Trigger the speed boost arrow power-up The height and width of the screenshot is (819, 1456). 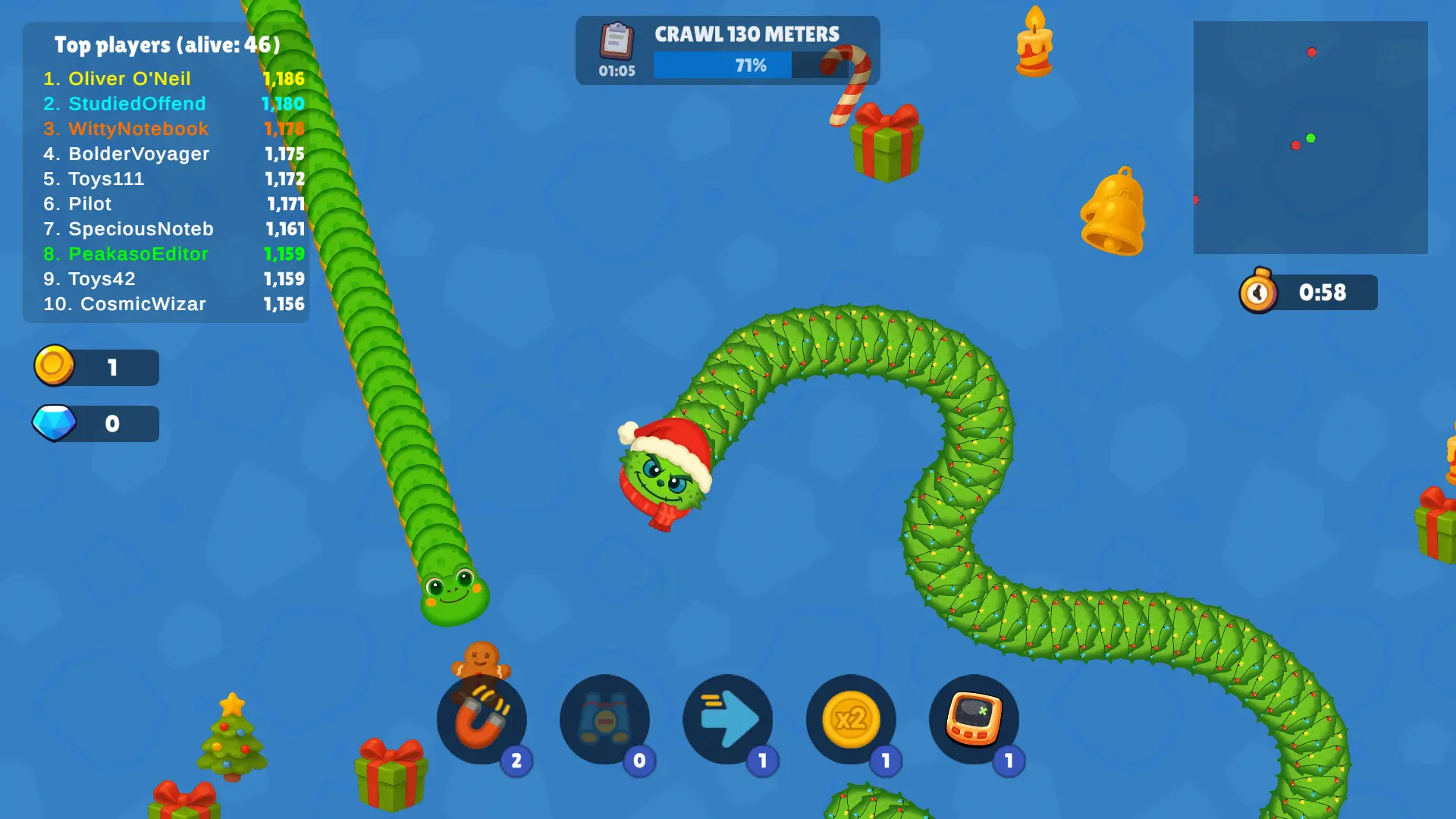(x=728, y=720)
